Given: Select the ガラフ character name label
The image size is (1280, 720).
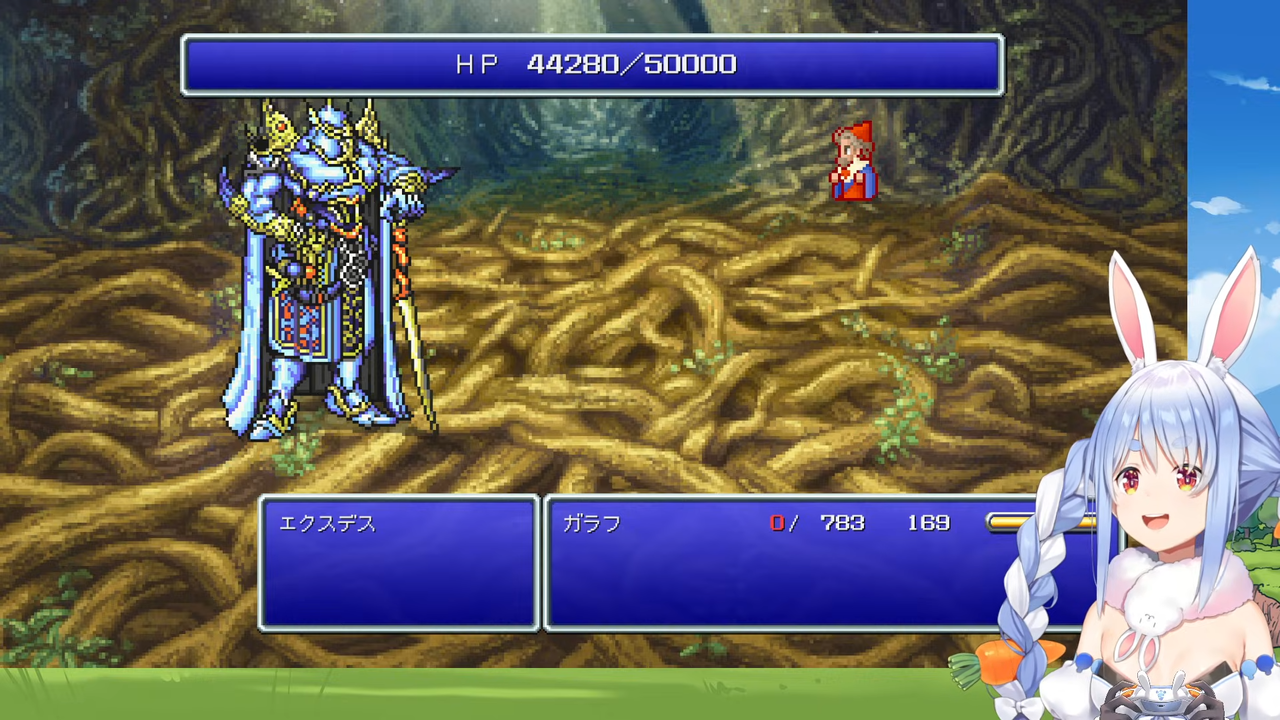Looking at the screenshot, I should coord(591,523).
